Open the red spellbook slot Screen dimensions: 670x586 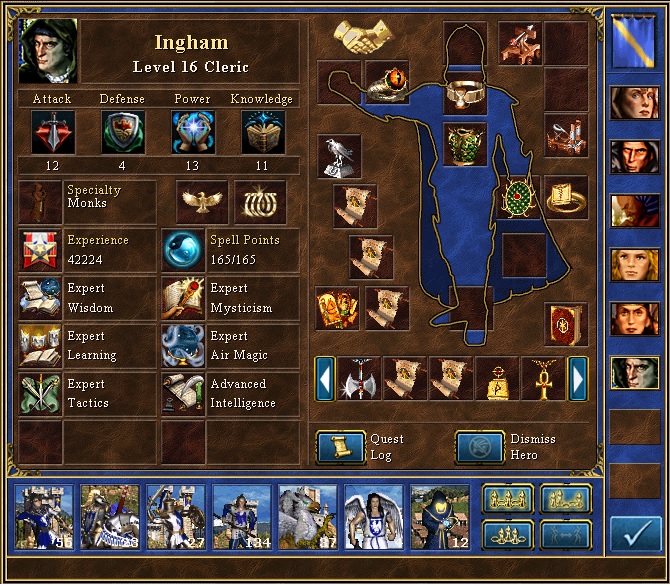coord(565,324)
